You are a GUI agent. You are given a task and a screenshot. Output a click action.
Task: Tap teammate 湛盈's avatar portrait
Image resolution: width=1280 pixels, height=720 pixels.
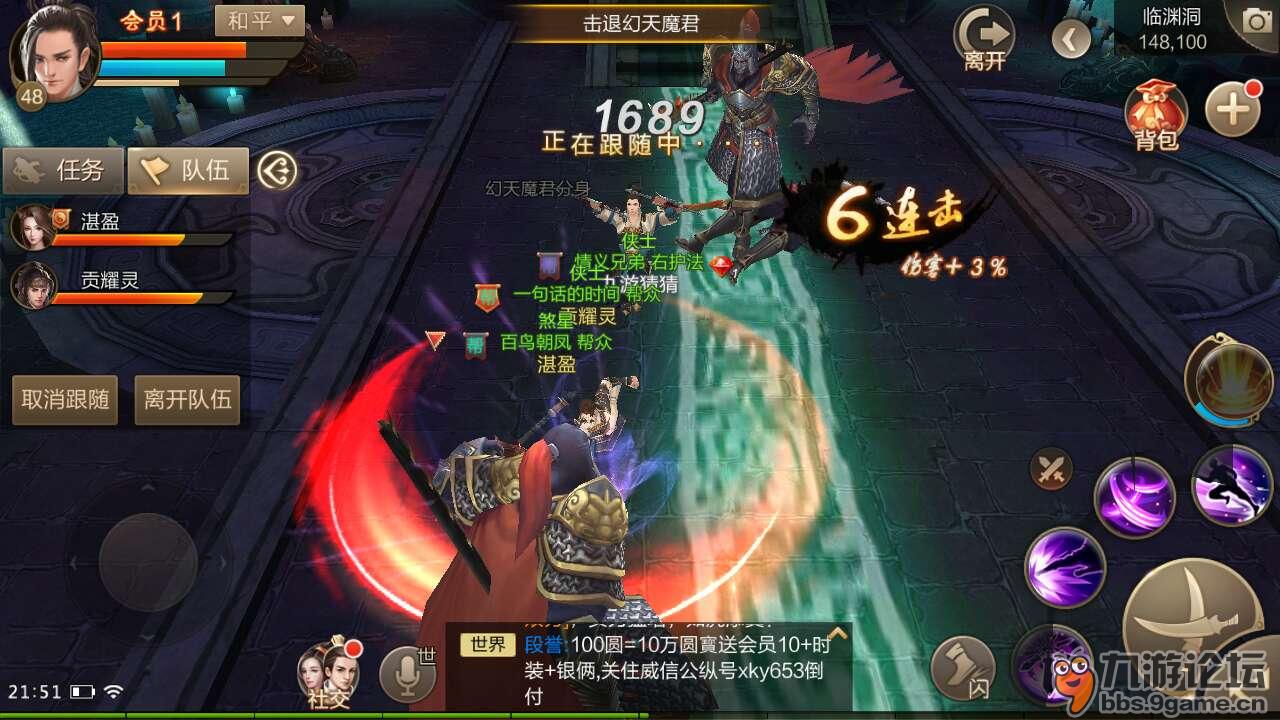click(35, 223)
